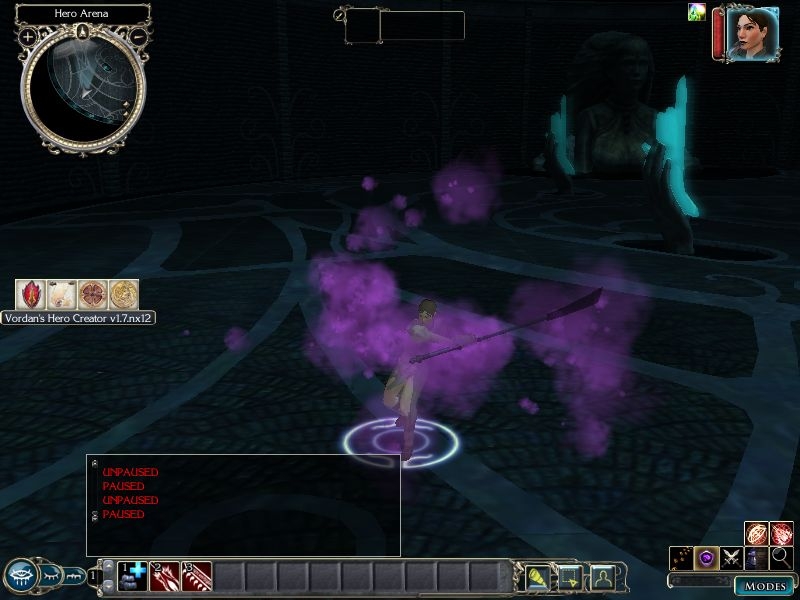
Task: Activate the red flame hero creator icon
Action: (x=30, y=294)
